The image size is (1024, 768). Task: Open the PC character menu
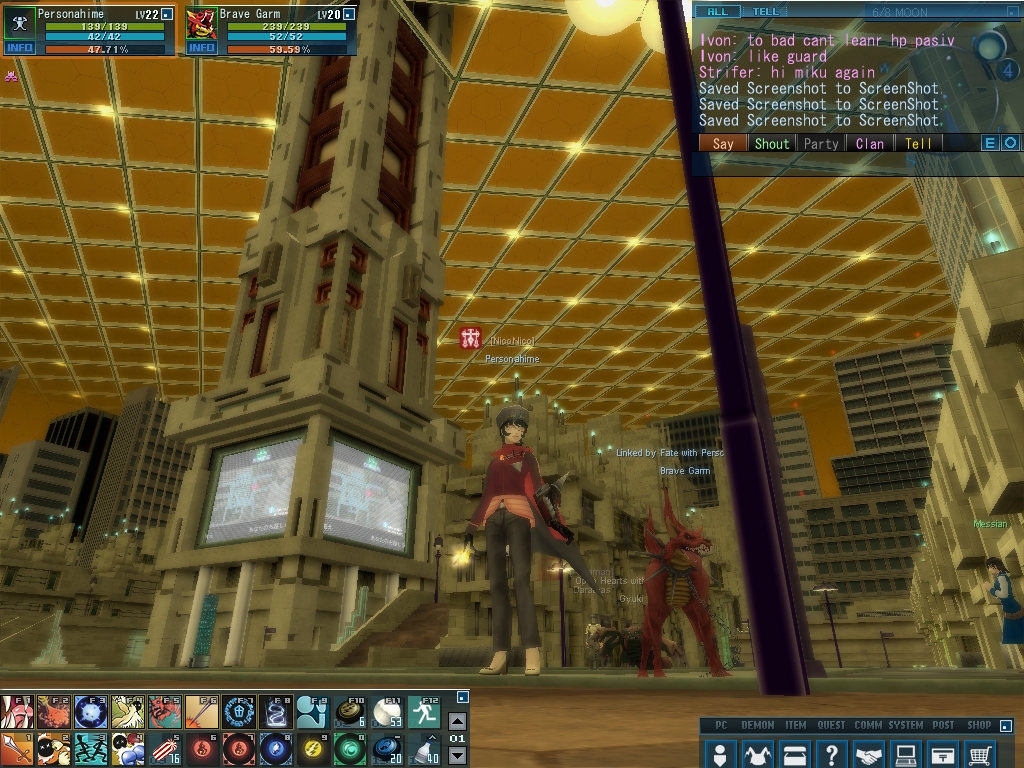click(719, 753)
